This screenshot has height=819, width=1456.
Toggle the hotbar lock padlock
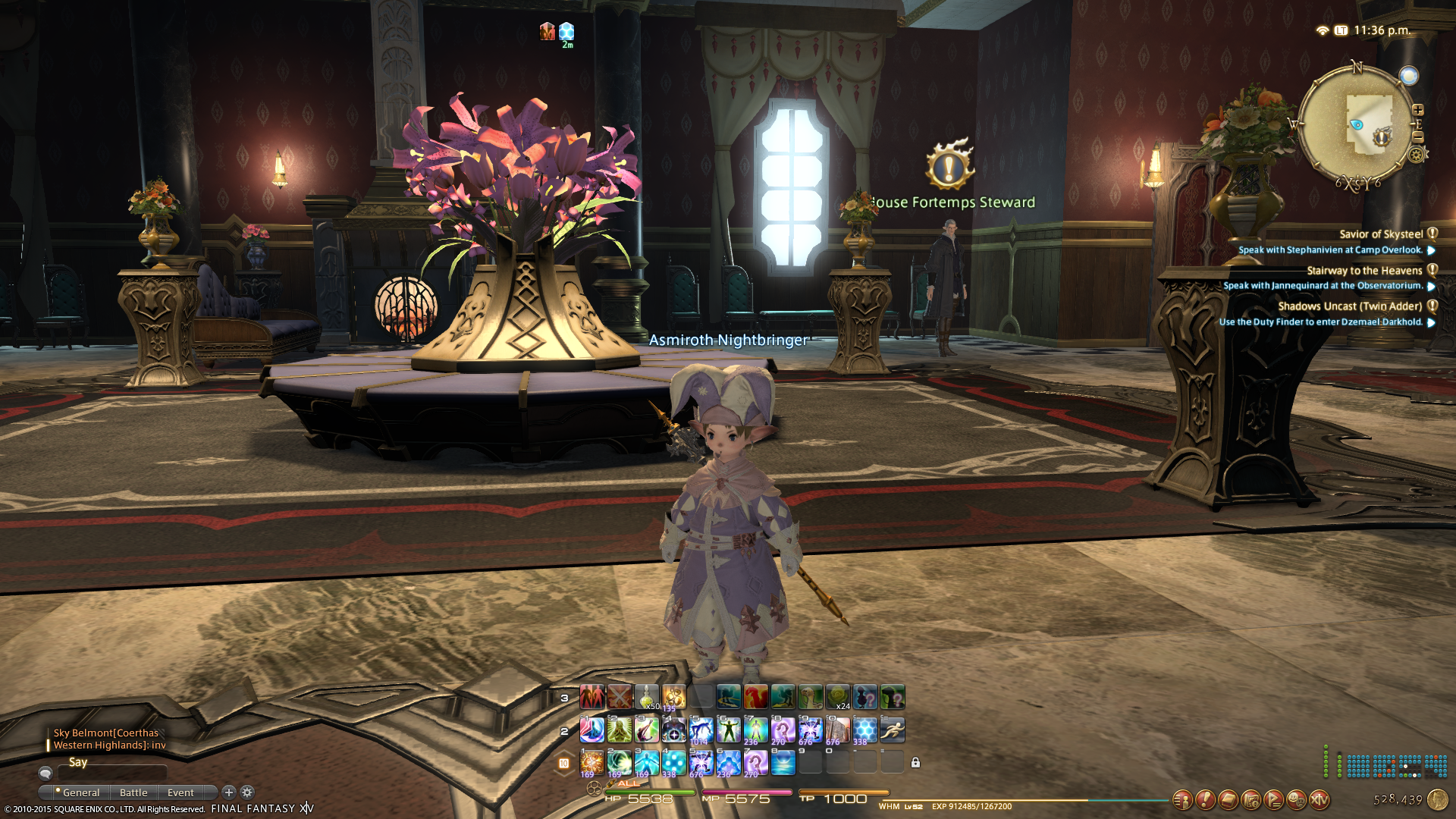coord(915,763)
